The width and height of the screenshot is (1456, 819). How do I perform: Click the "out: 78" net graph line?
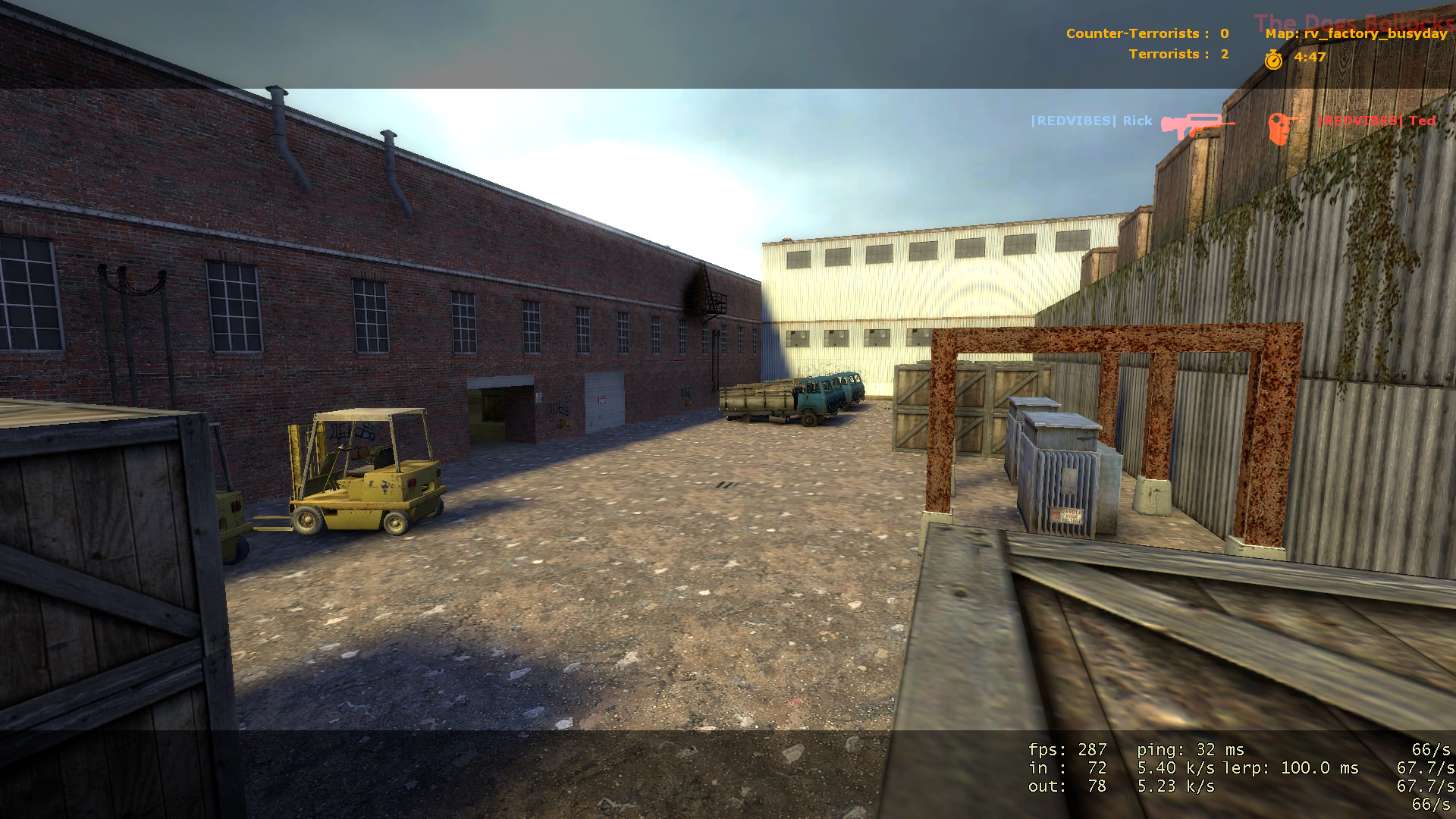coord(1065,786)
